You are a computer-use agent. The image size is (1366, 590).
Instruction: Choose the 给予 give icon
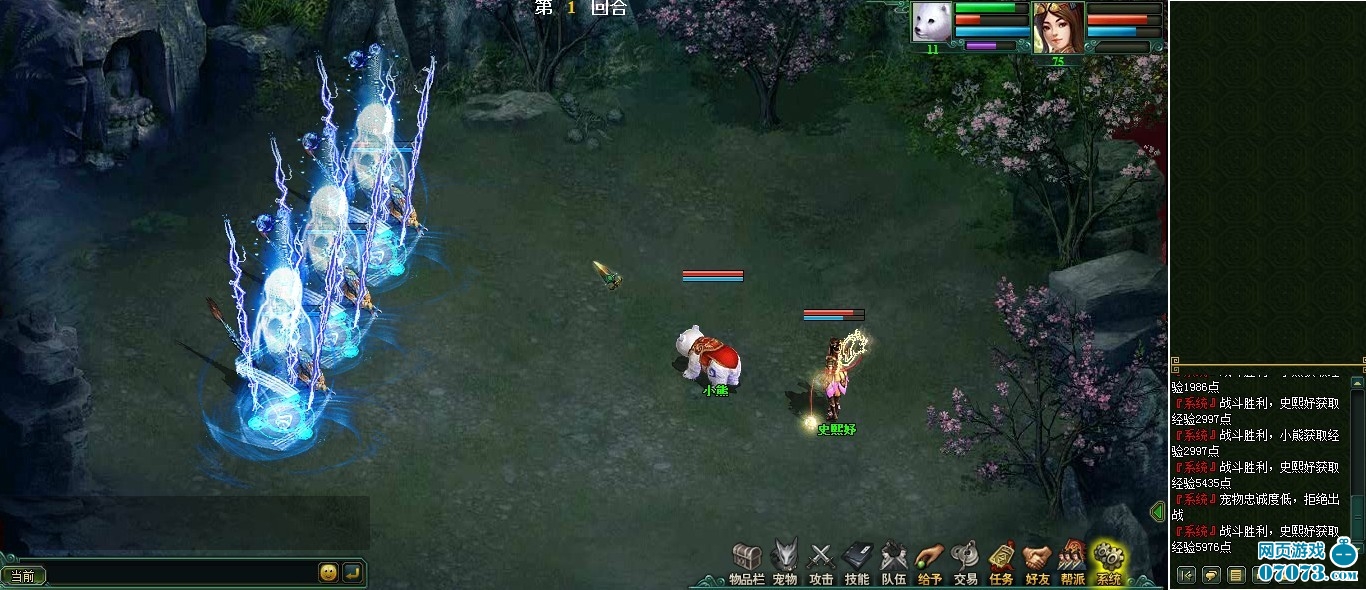pos(929,559)
